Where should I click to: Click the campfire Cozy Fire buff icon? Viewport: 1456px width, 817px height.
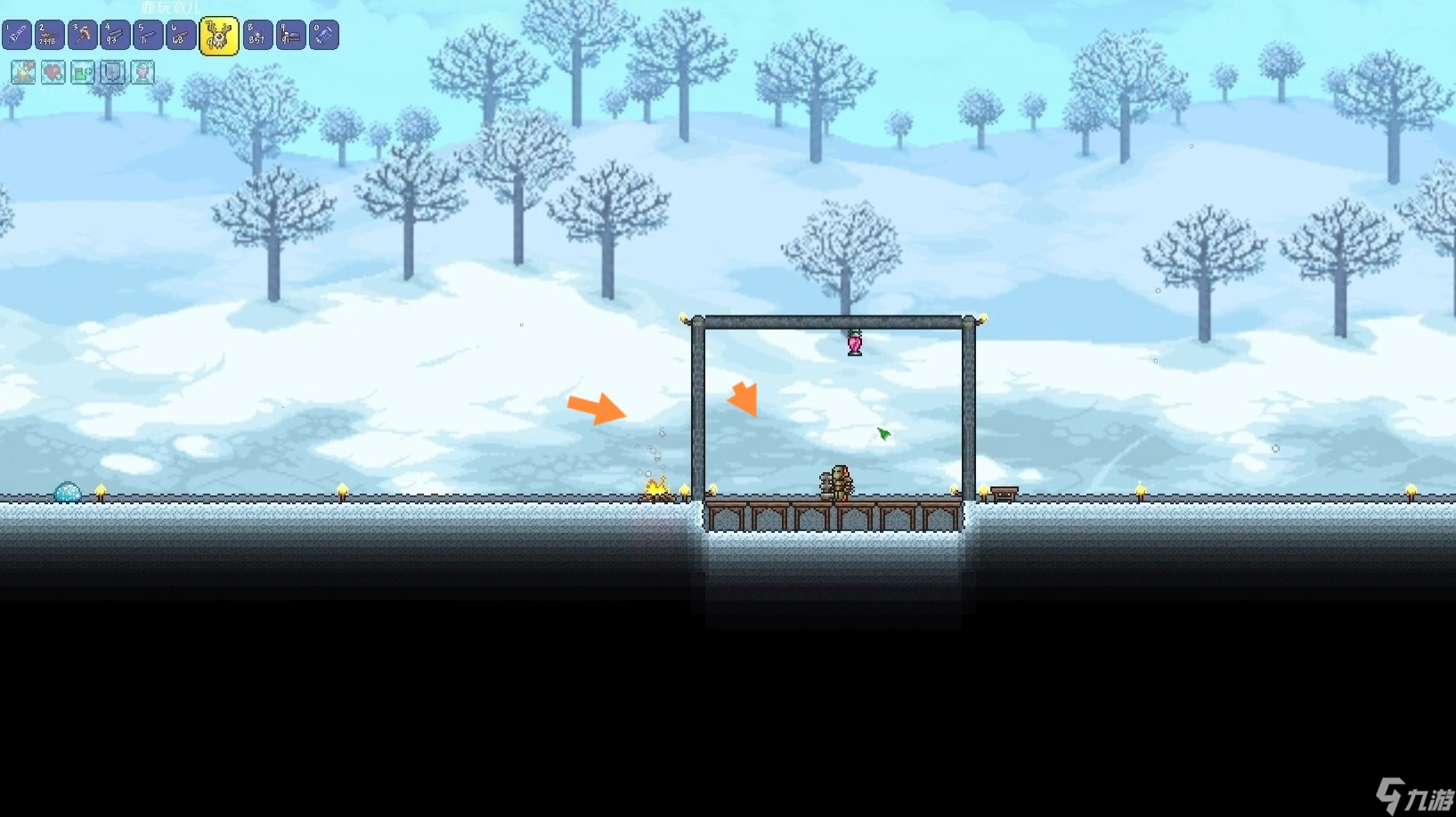(x=23, y=72)
